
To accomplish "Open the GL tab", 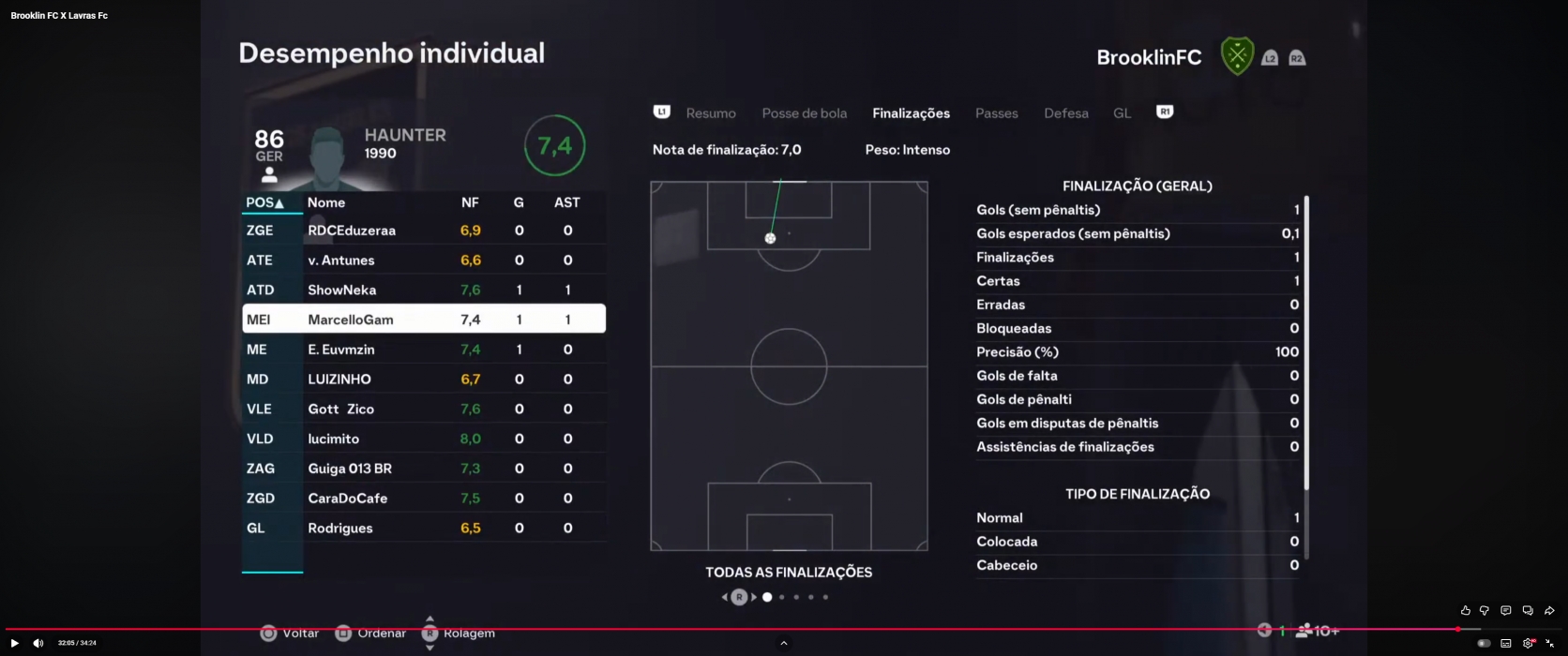I will [1122, 113].
